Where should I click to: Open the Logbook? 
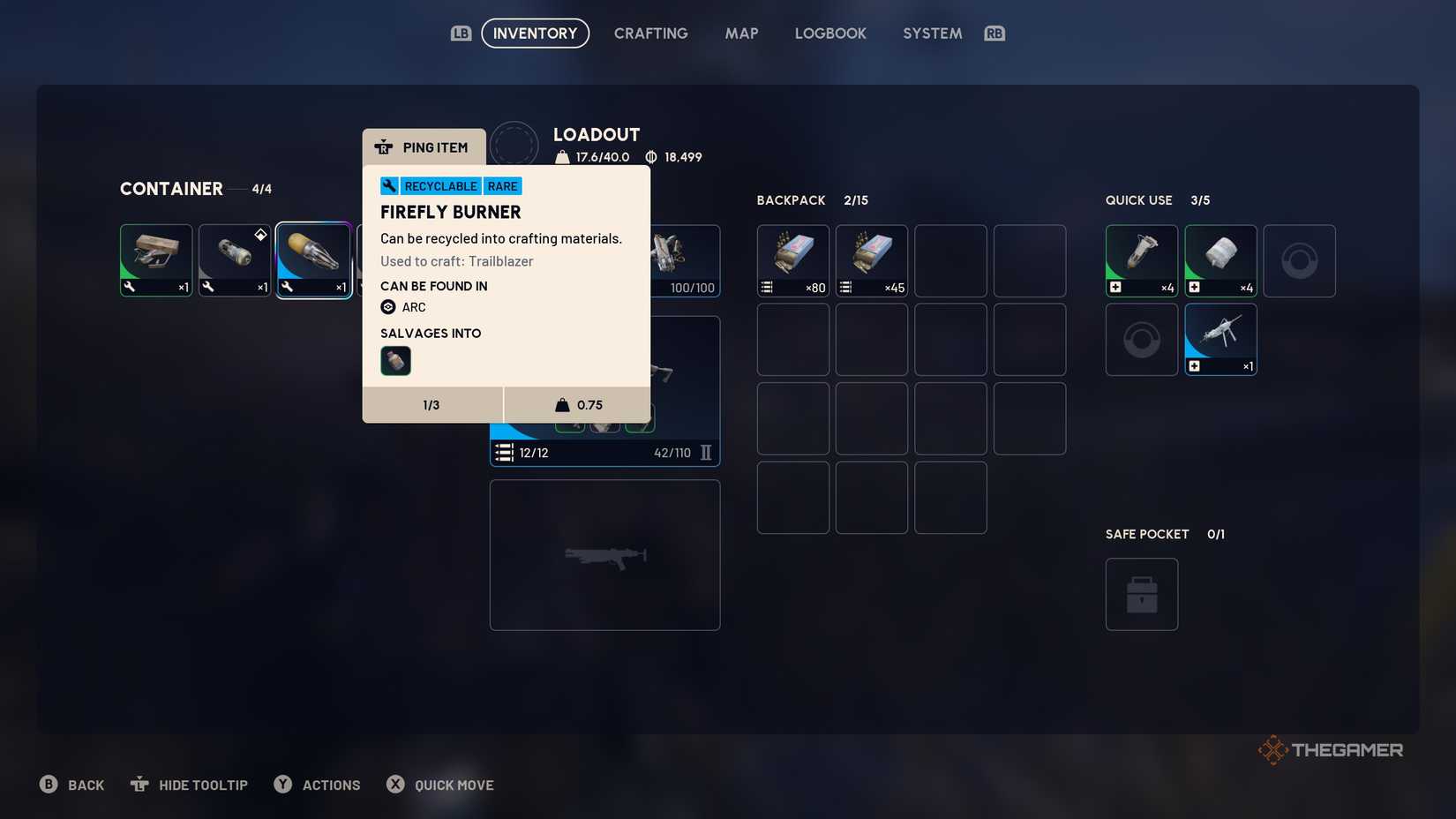(x=829, y=33)
